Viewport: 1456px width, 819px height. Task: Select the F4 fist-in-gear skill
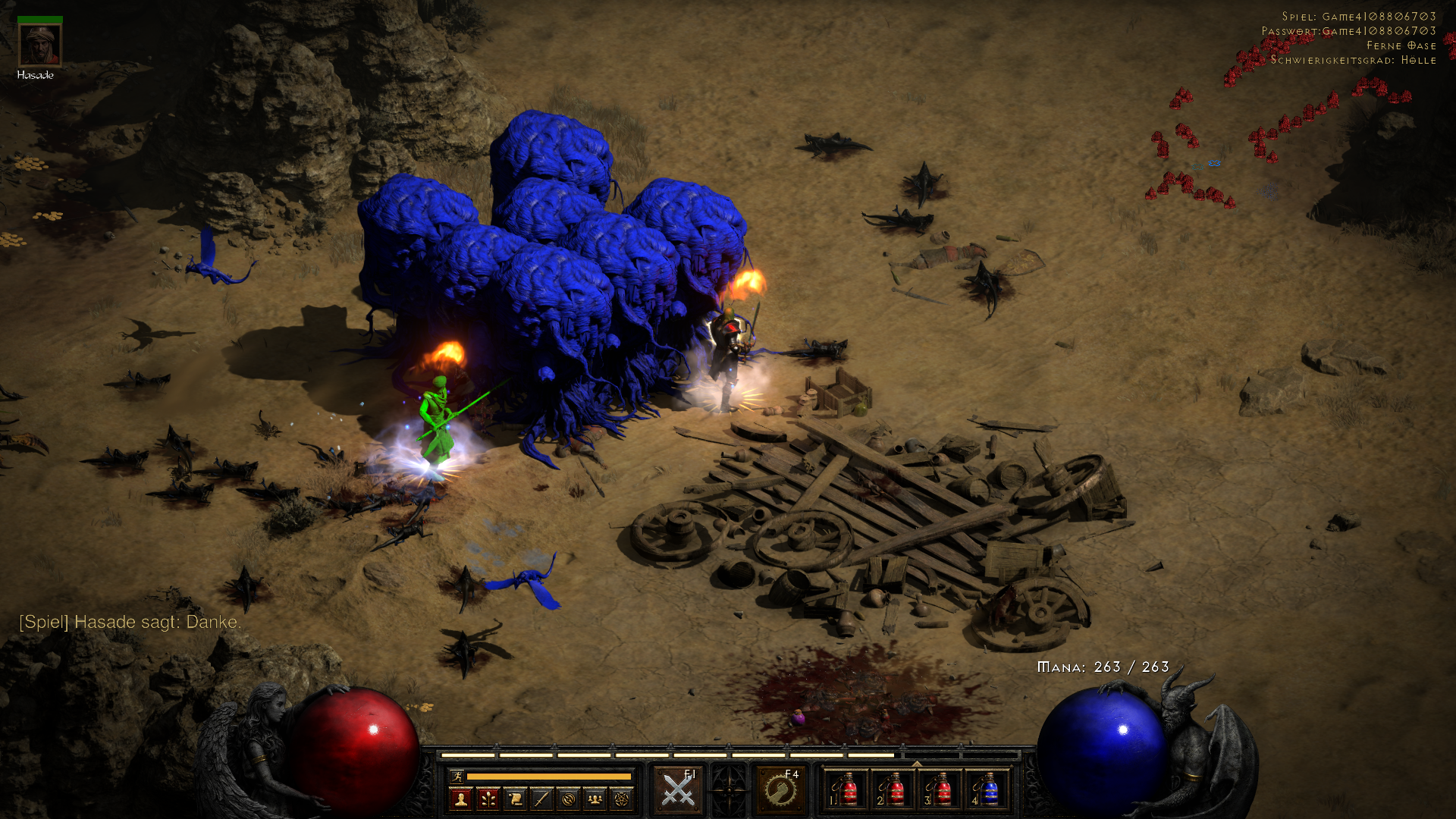pyautogui.click(x=780, y=790)
